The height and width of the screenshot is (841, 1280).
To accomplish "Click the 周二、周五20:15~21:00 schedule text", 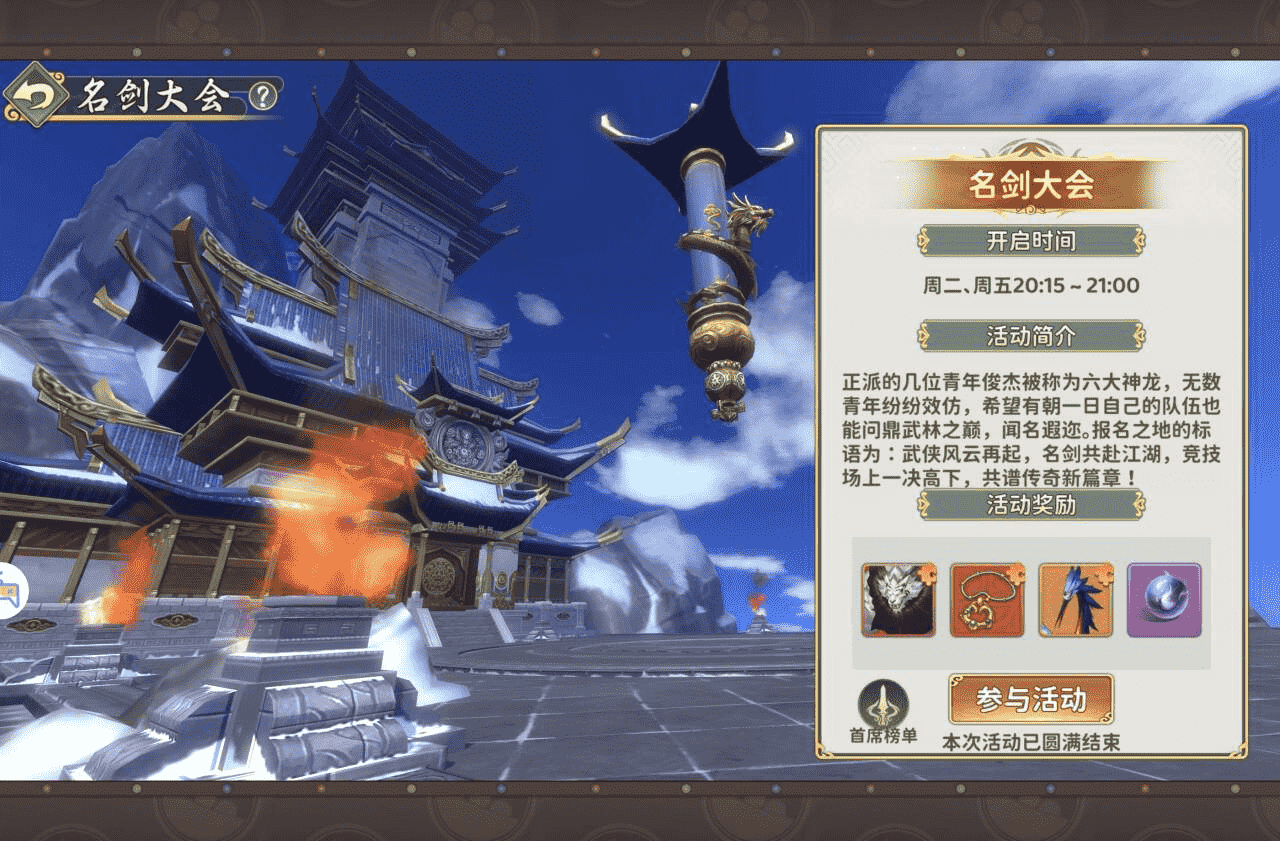I will (1029, 285).
